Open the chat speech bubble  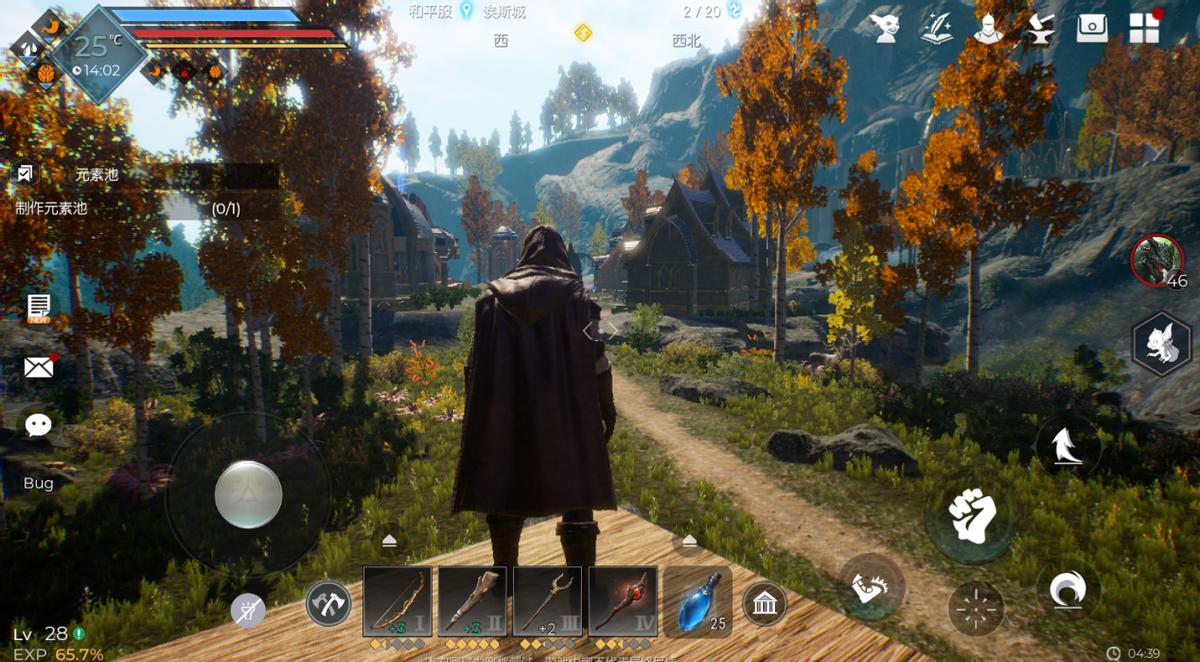(x=38, y=425)
